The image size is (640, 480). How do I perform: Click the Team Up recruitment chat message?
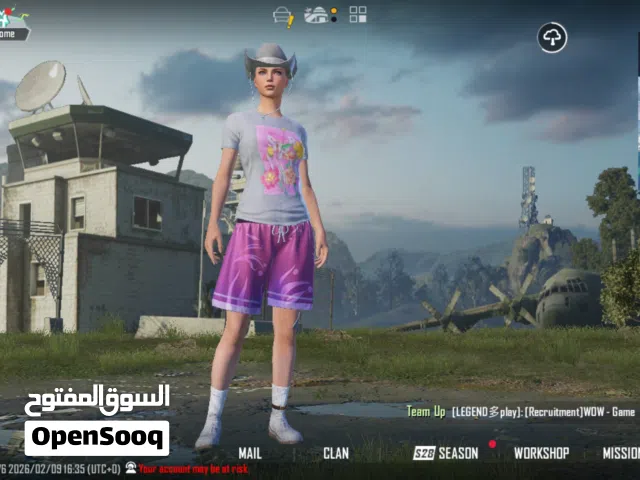pos(521,411)
